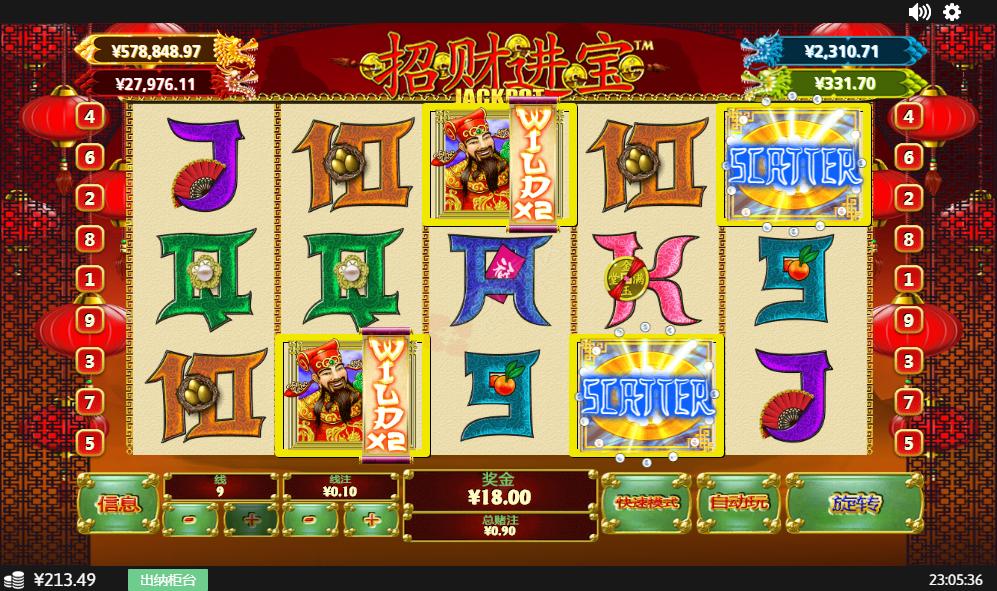Viewport: 997px width, 591px height.
Task: Decrease the number of lines (线)
Action: click(x=190, y=519)
